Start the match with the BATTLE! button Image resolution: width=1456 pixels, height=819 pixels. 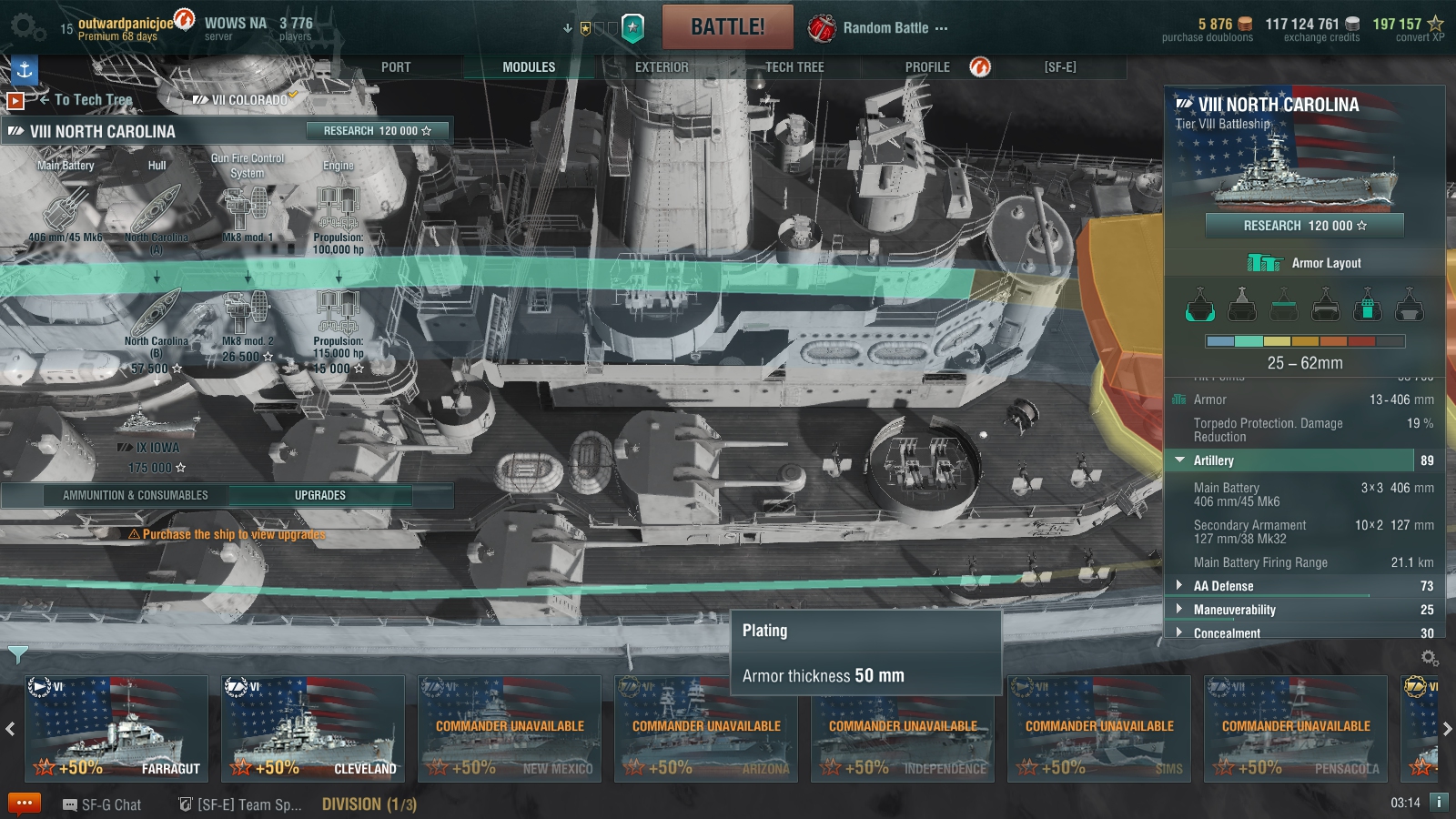pyautogui.click(x=727, y=27)
